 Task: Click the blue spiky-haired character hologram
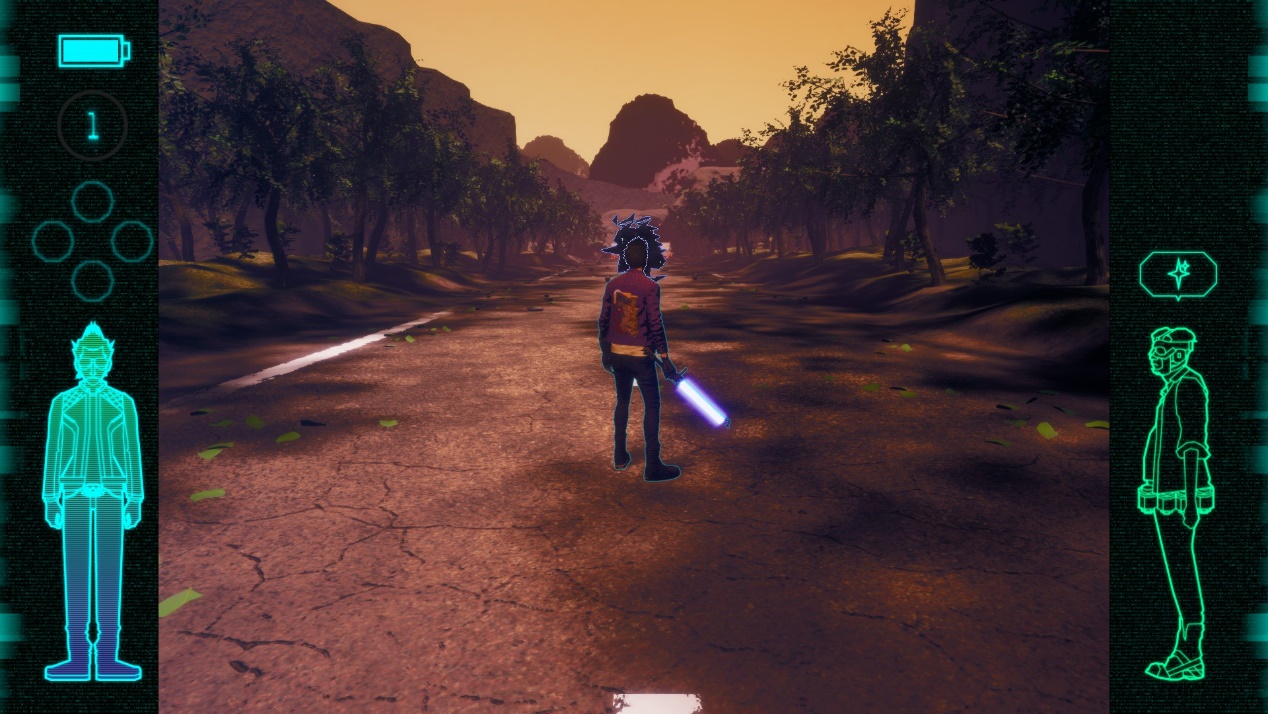coord(92,500)
